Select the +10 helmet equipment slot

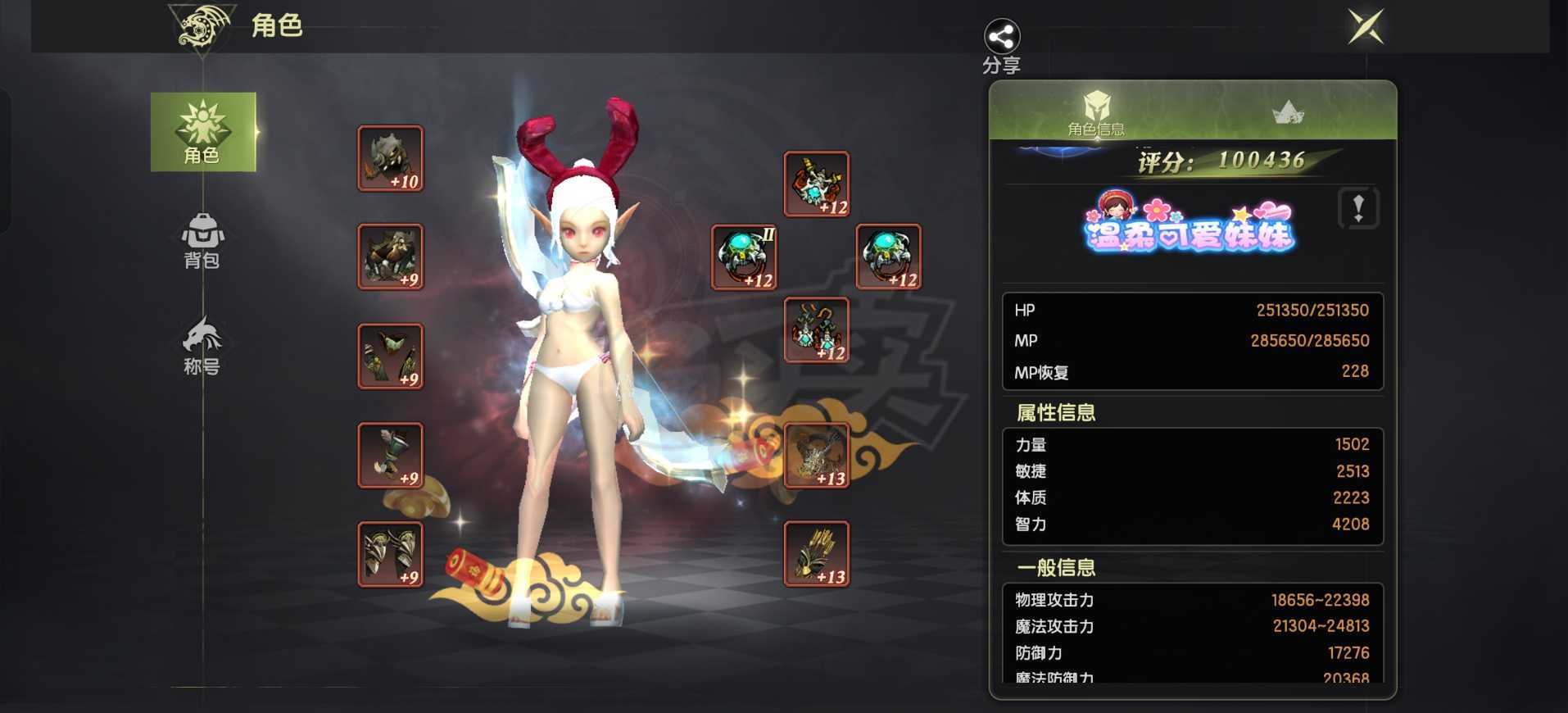point(391,157)
